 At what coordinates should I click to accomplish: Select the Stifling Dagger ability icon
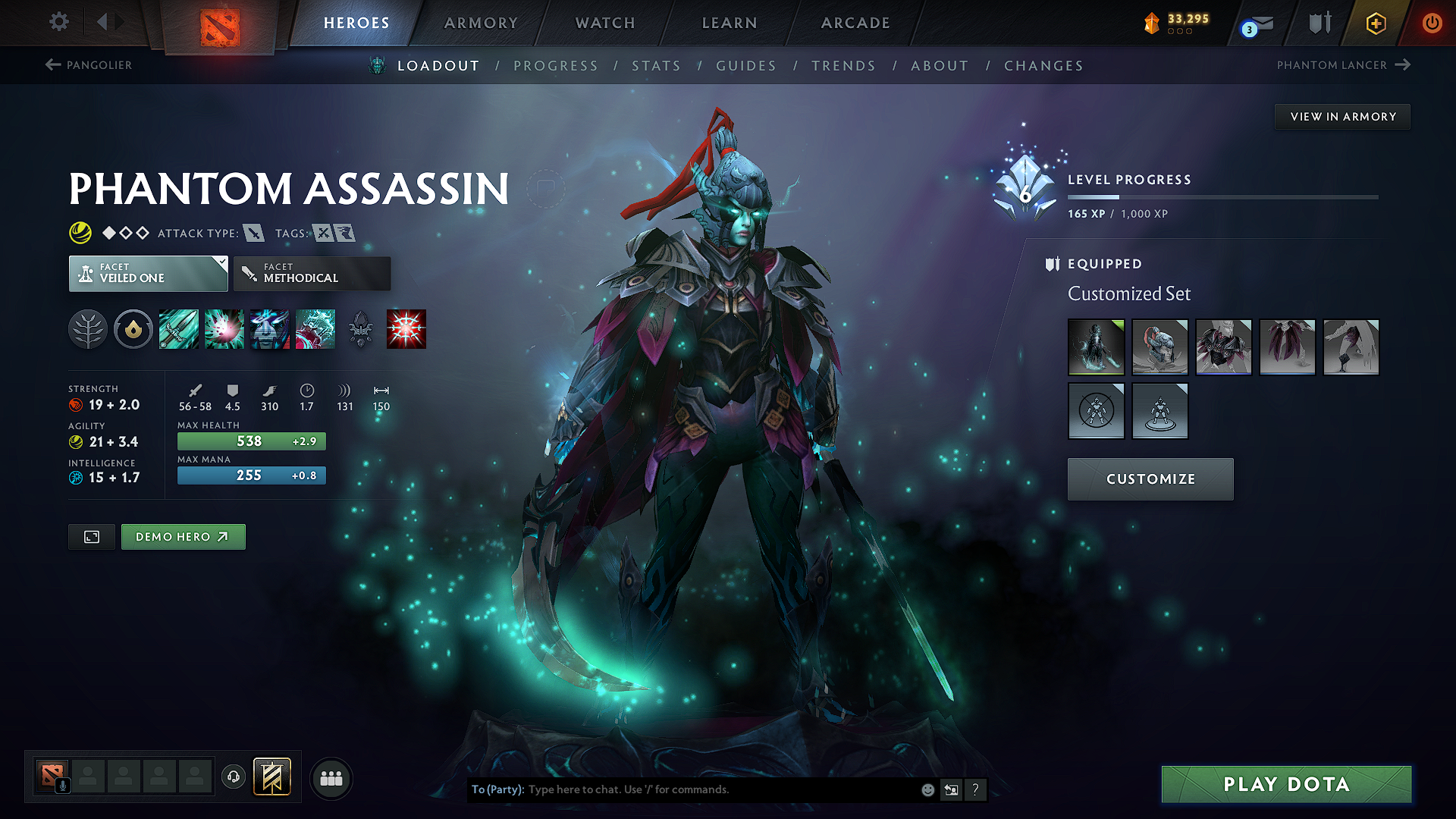pos(178,328)
